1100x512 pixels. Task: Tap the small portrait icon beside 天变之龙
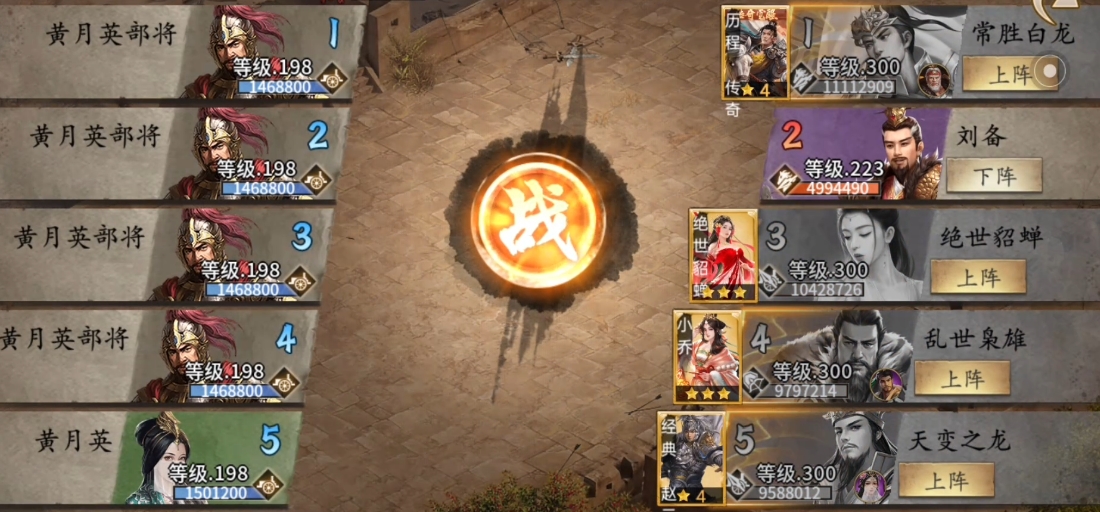870,486
